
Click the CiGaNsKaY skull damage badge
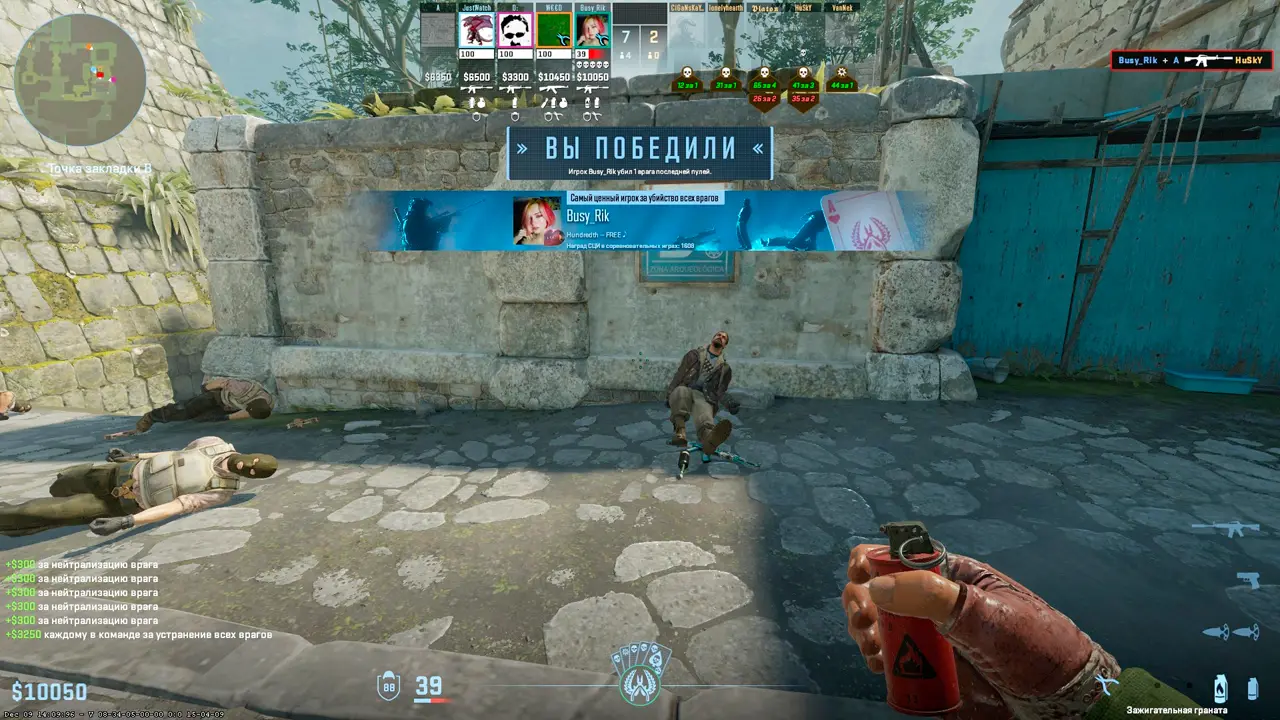coord(687,80)
